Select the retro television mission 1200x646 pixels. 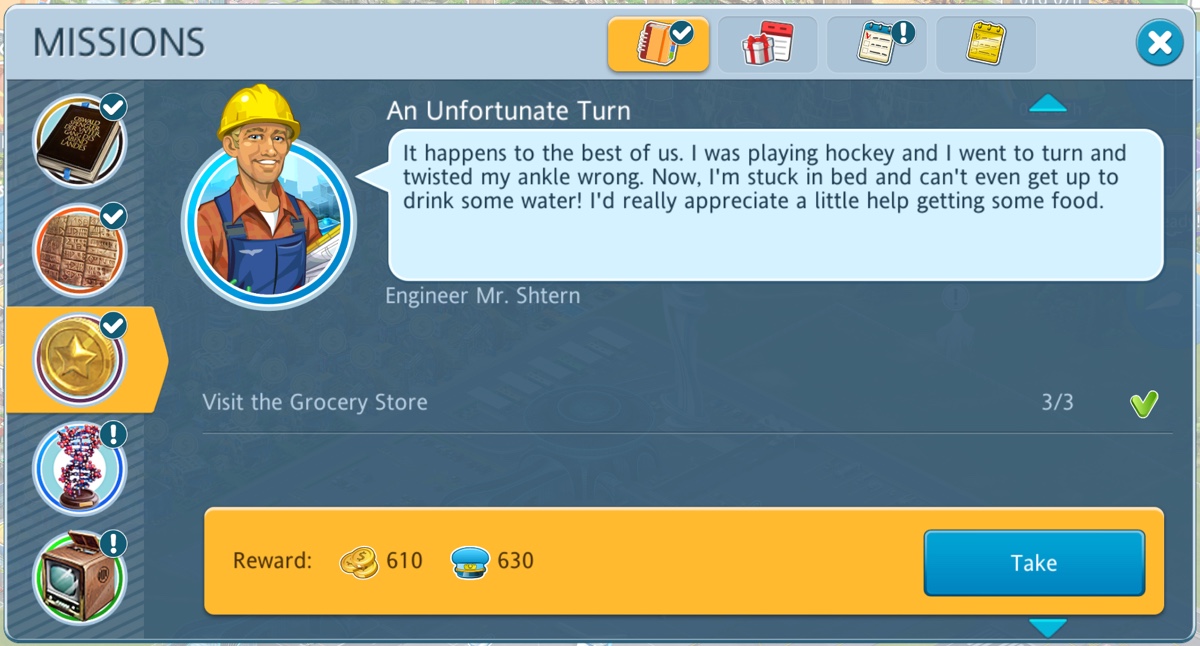[79, 577]
